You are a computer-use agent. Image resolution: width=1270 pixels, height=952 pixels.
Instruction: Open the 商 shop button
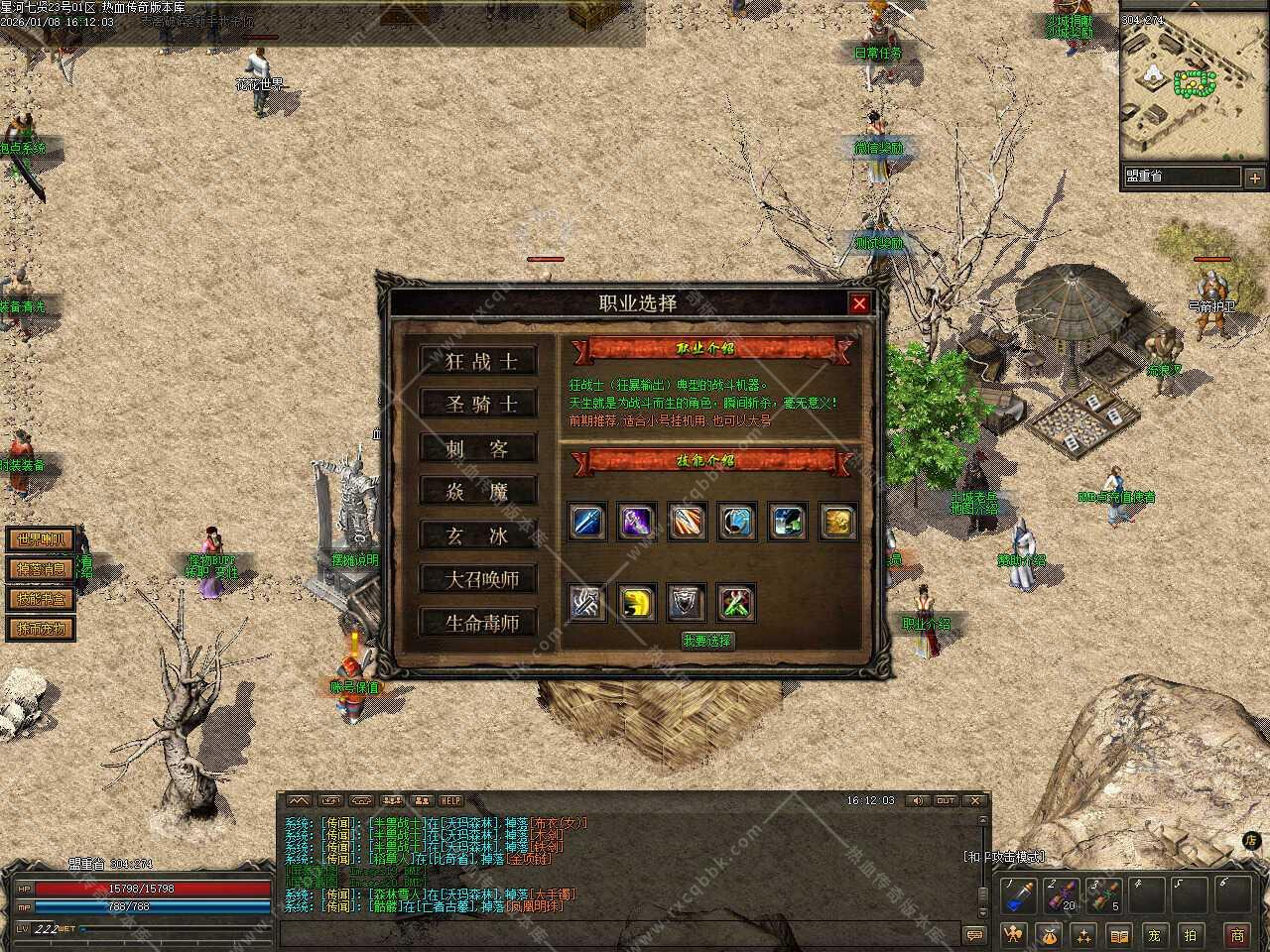coord(1237,934)
